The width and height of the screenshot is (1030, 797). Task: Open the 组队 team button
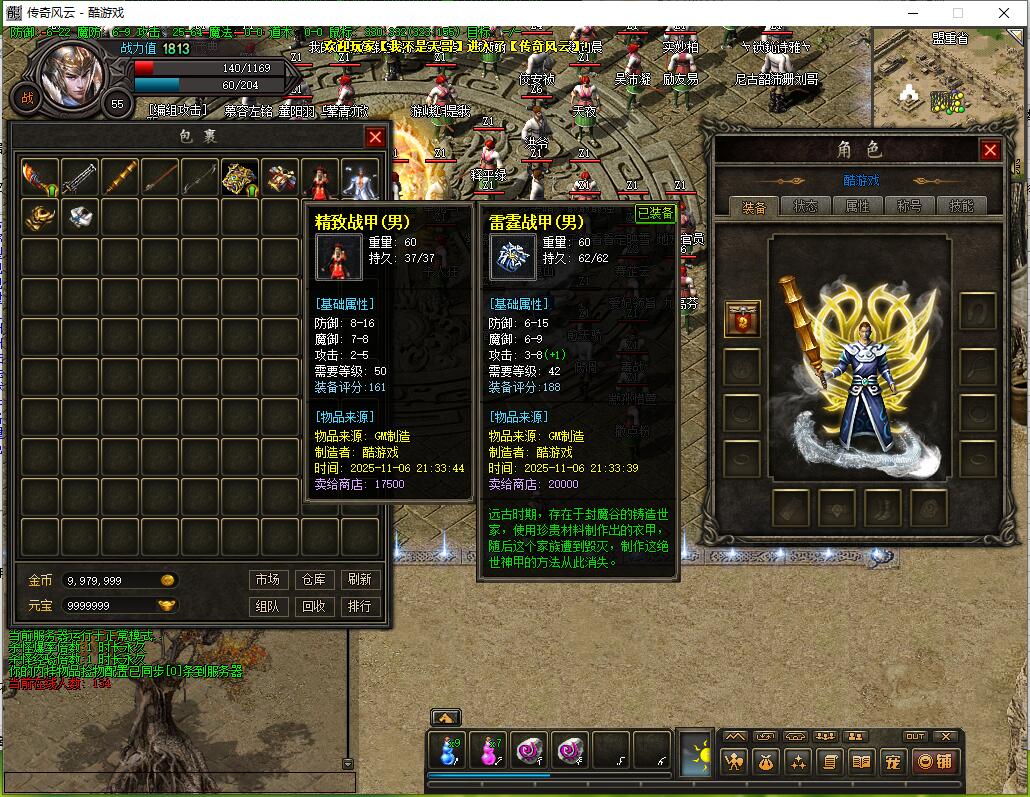[267, 606]
